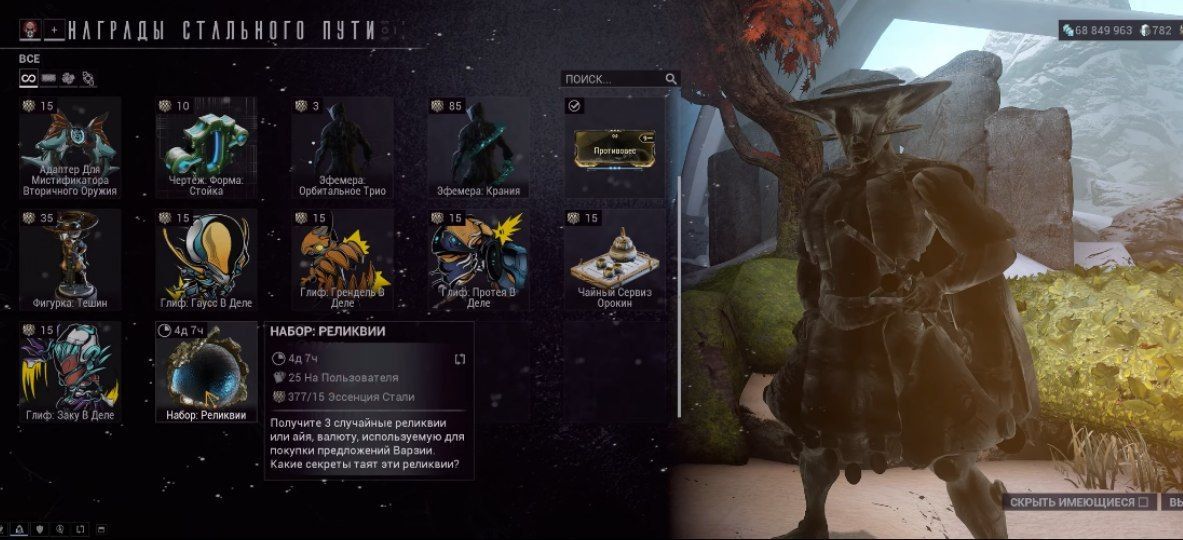Choose the Xaku In Action glyph
The height and width of the screenshot is (540, 1183).
70,372
